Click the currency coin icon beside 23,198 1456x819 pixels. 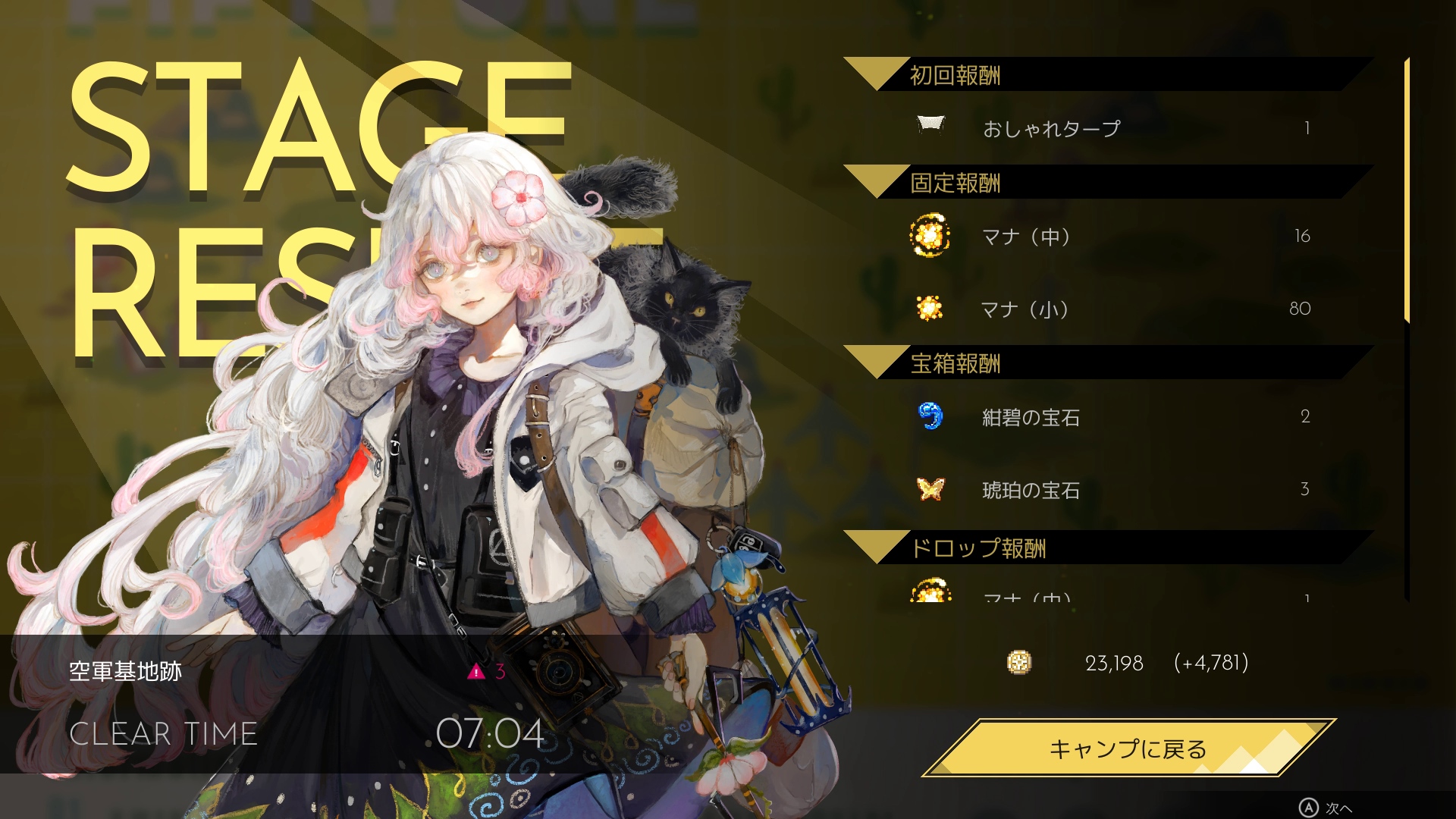coord(1018,663)
